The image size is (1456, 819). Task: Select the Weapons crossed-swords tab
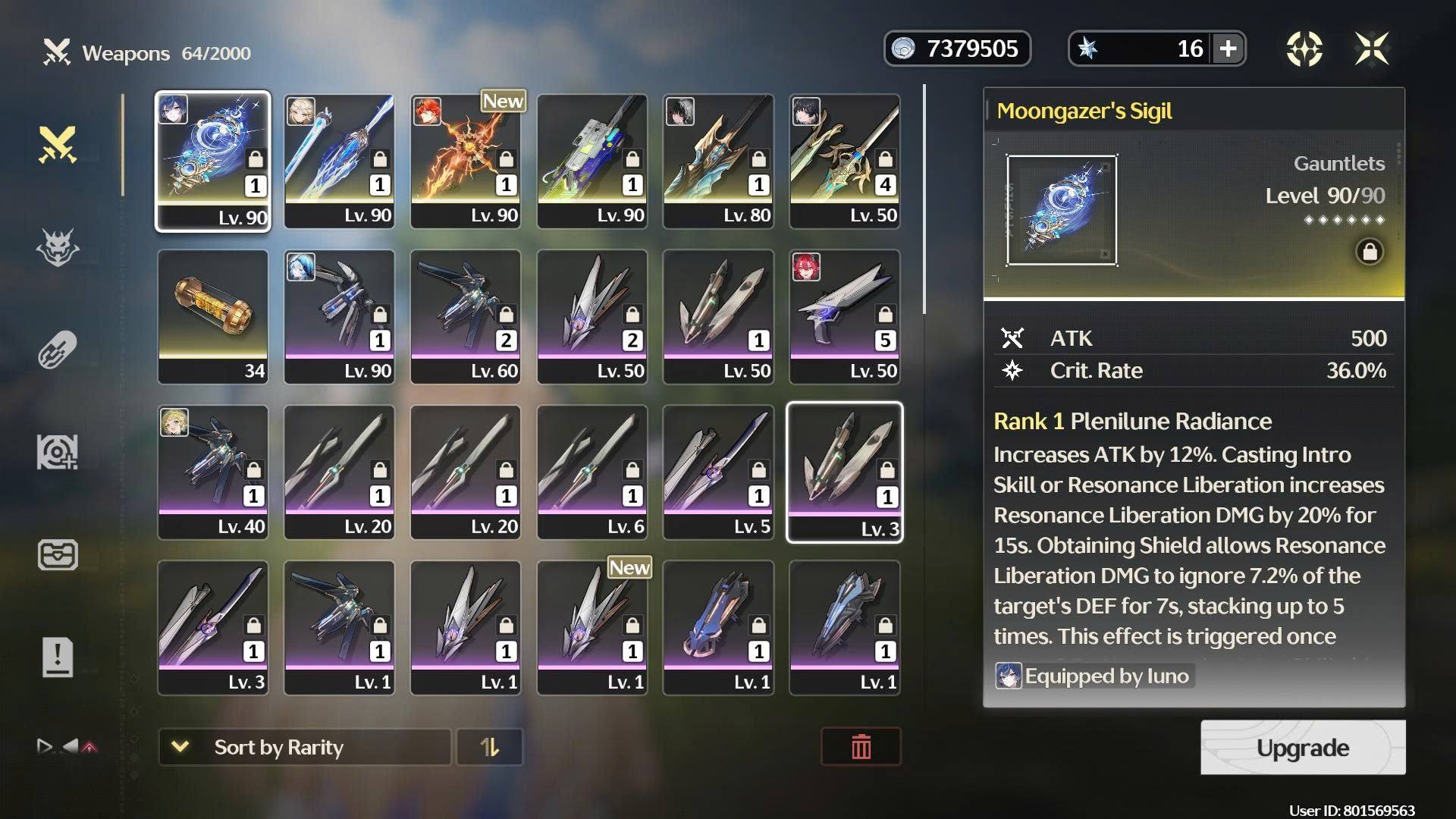[x=58, y=145]
